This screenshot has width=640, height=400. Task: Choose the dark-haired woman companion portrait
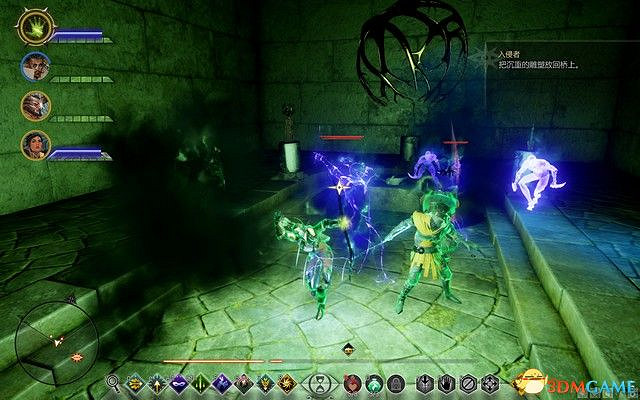[x=35, y=146]
